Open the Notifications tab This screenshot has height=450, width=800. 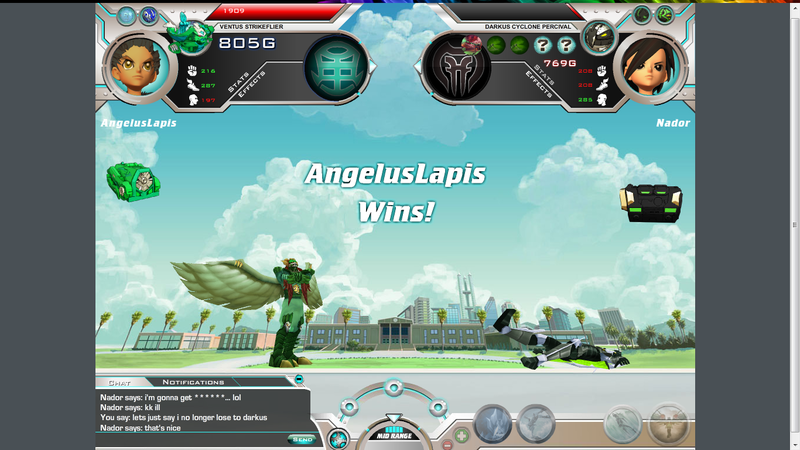click(x=193, y=382)
